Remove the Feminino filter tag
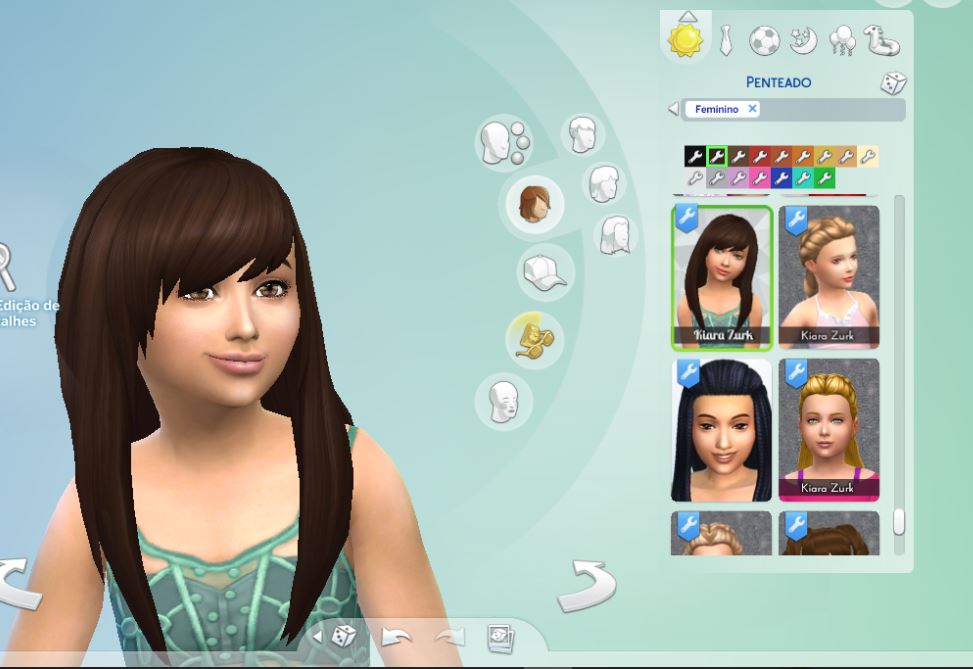973x669 pixels. tap(752, 109)
